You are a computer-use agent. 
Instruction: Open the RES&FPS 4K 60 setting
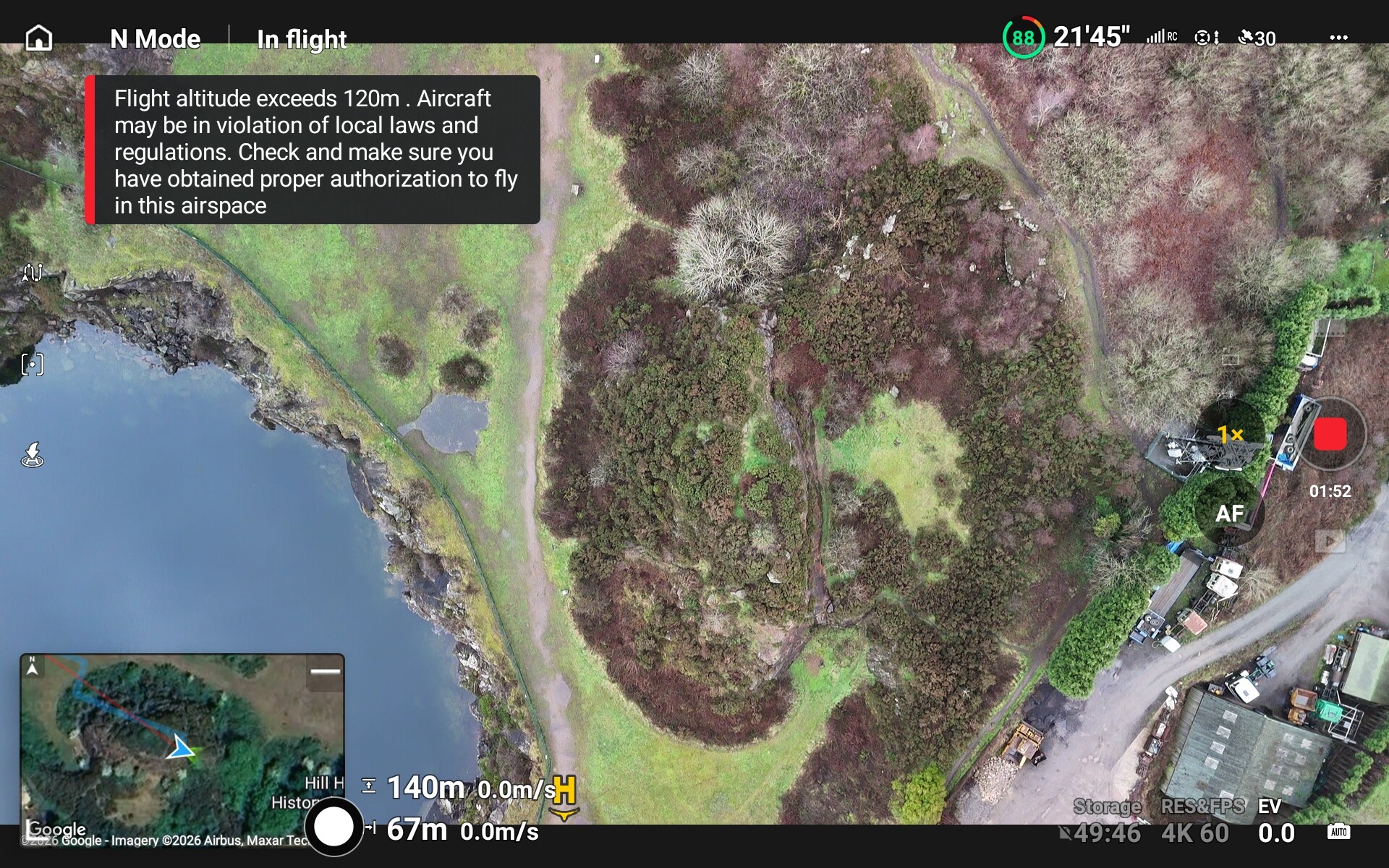[x=1201, y=822]
